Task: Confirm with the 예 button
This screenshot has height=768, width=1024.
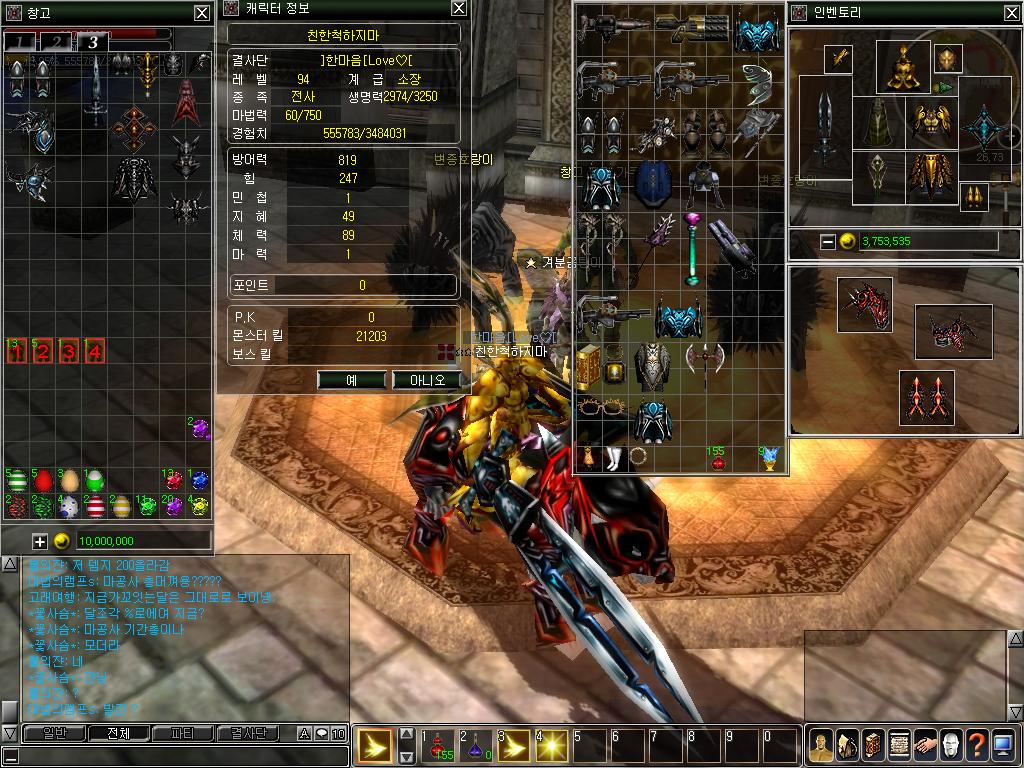Action: 352,380
